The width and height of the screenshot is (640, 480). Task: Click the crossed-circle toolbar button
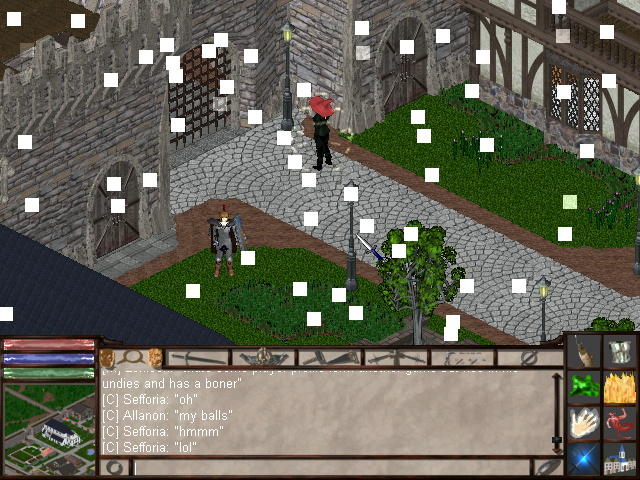coord(530,357)
